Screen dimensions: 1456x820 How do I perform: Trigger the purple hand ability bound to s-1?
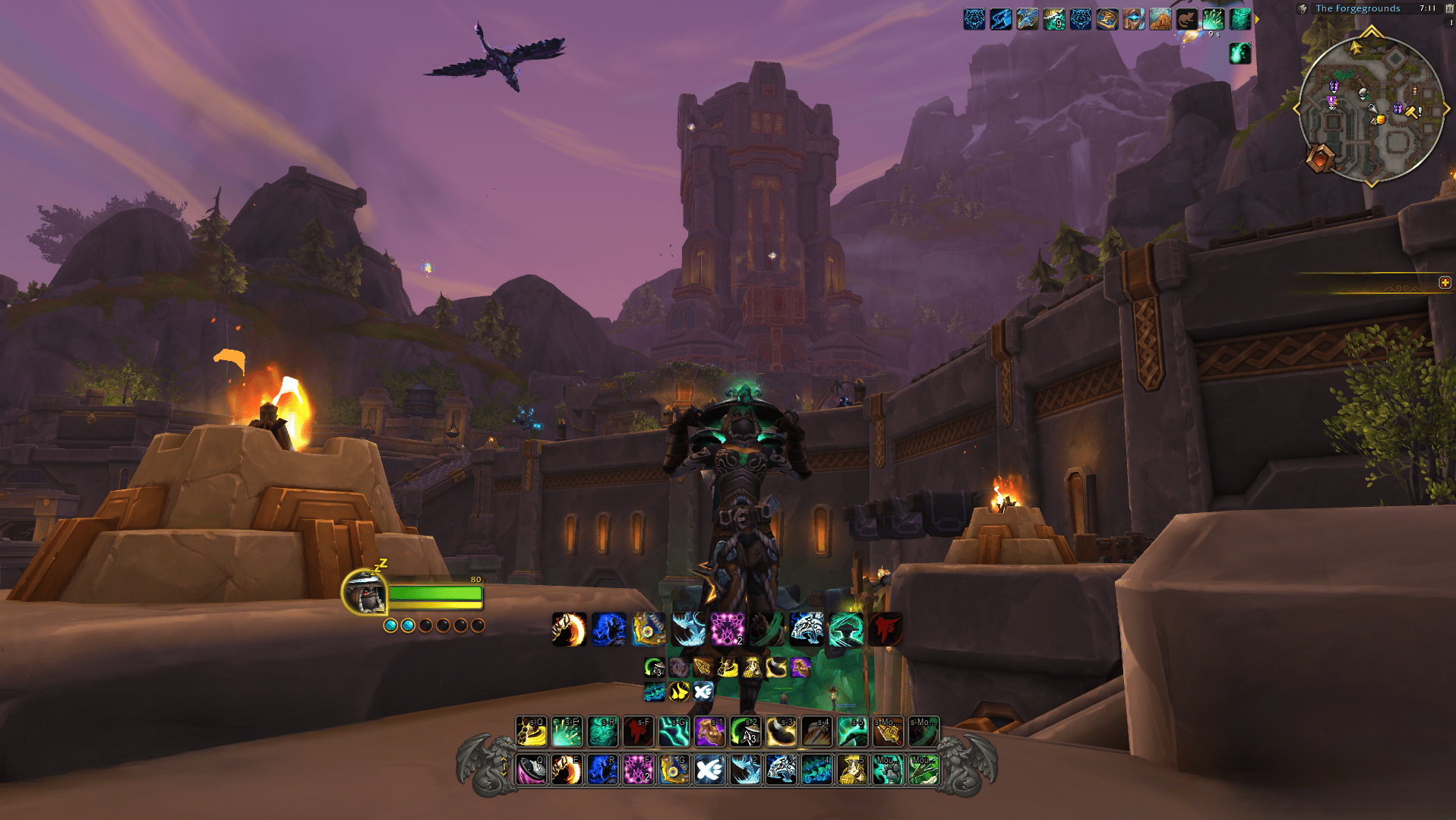click(x=709, y=732)
